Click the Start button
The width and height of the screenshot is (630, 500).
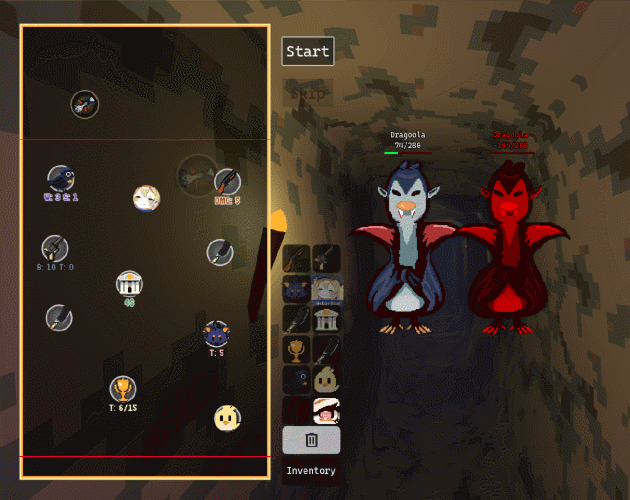307,51
